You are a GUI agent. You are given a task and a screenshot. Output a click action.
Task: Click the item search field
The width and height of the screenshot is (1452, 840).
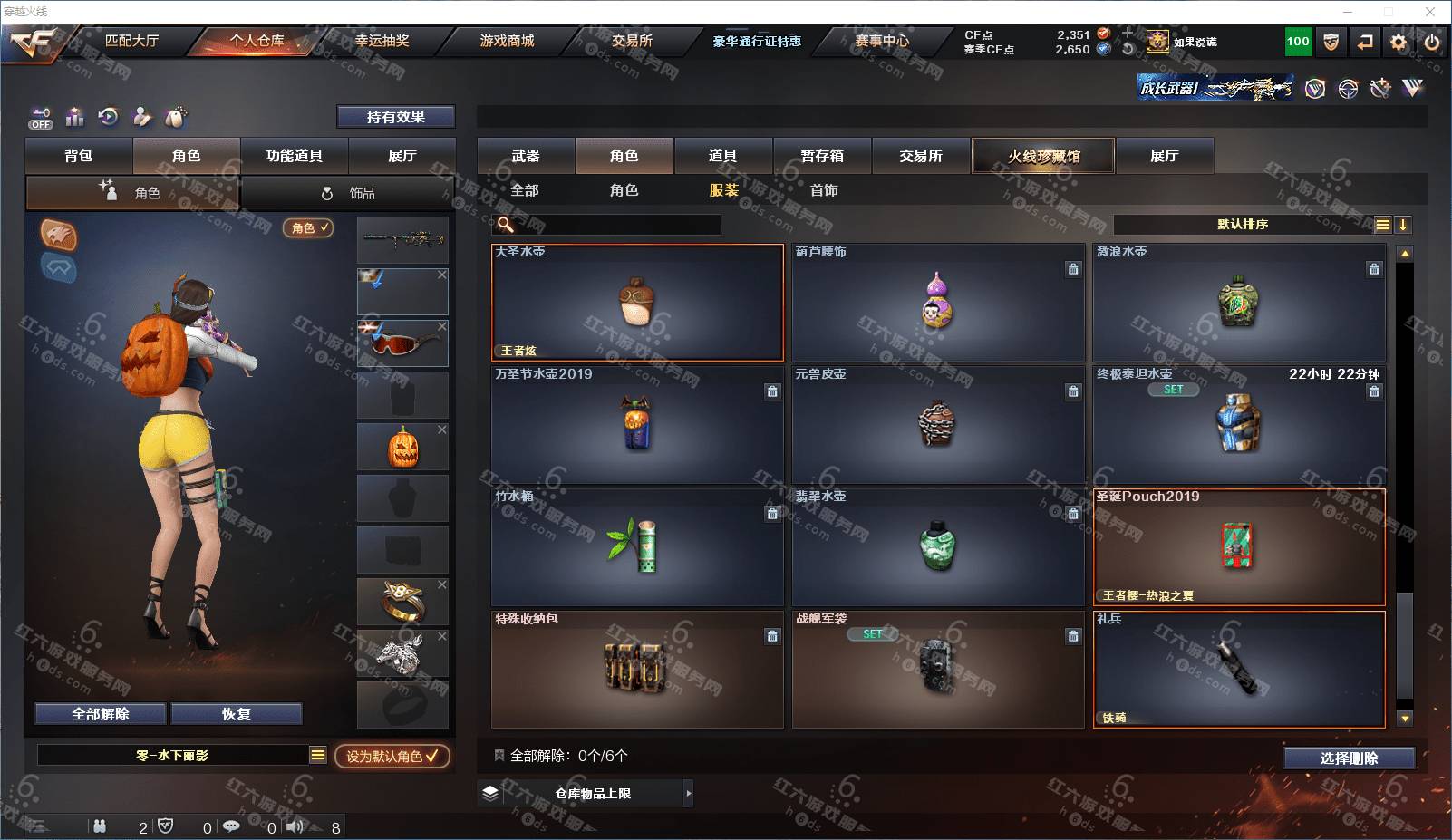pos(616,225)
